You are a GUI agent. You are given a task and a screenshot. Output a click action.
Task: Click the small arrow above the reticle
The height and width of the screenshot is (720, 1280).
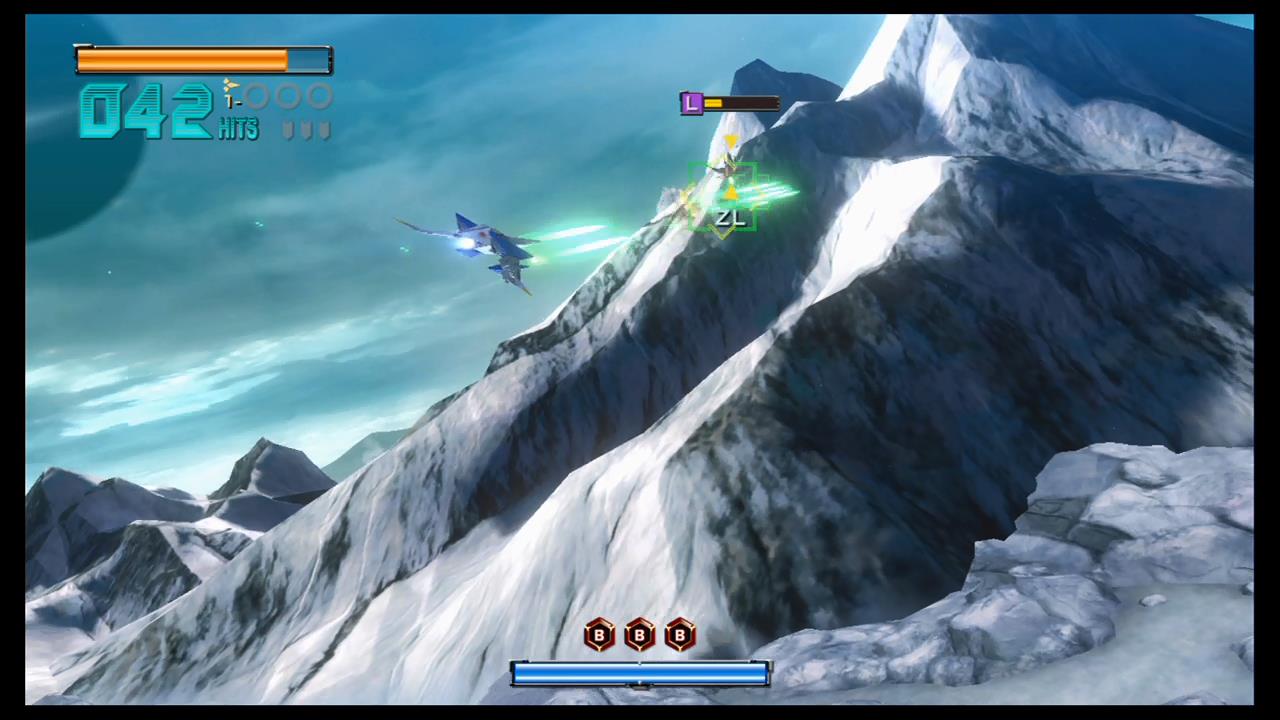pos(731,140)
